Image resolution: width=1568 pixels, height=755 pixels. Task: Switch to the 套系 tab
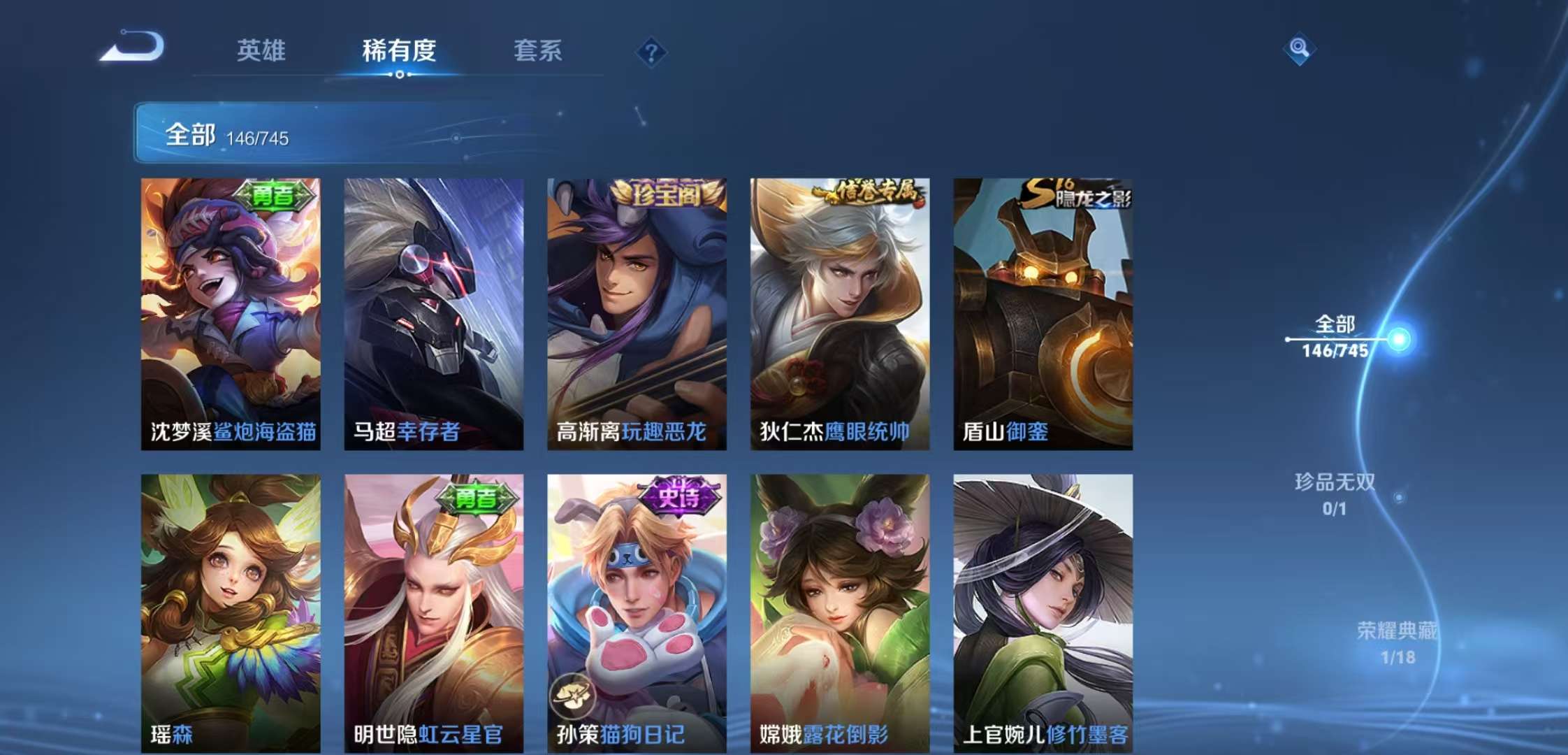coord(539,50)
